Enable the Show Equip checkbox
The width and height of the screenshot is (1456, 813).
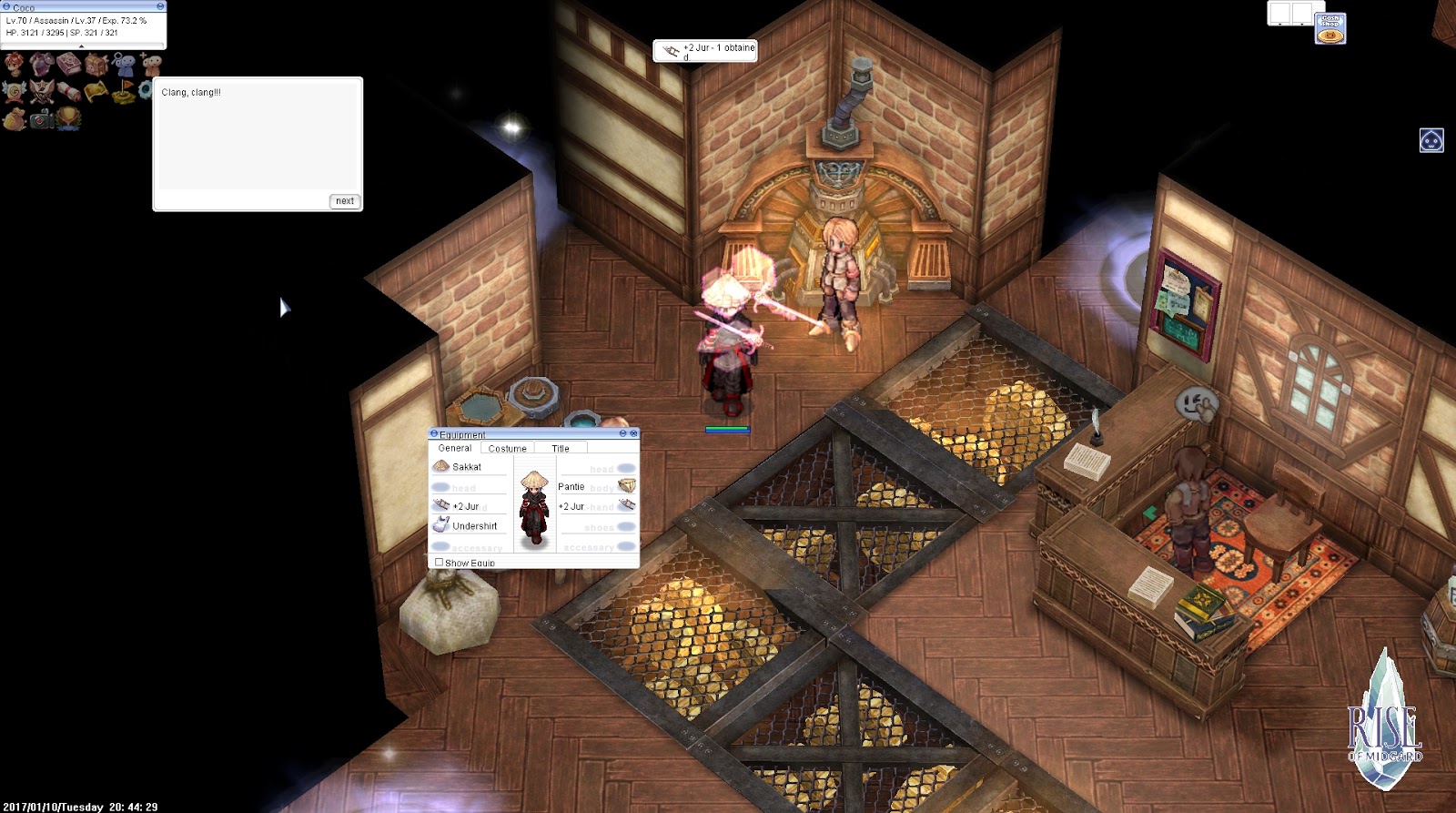coord(439,563)
